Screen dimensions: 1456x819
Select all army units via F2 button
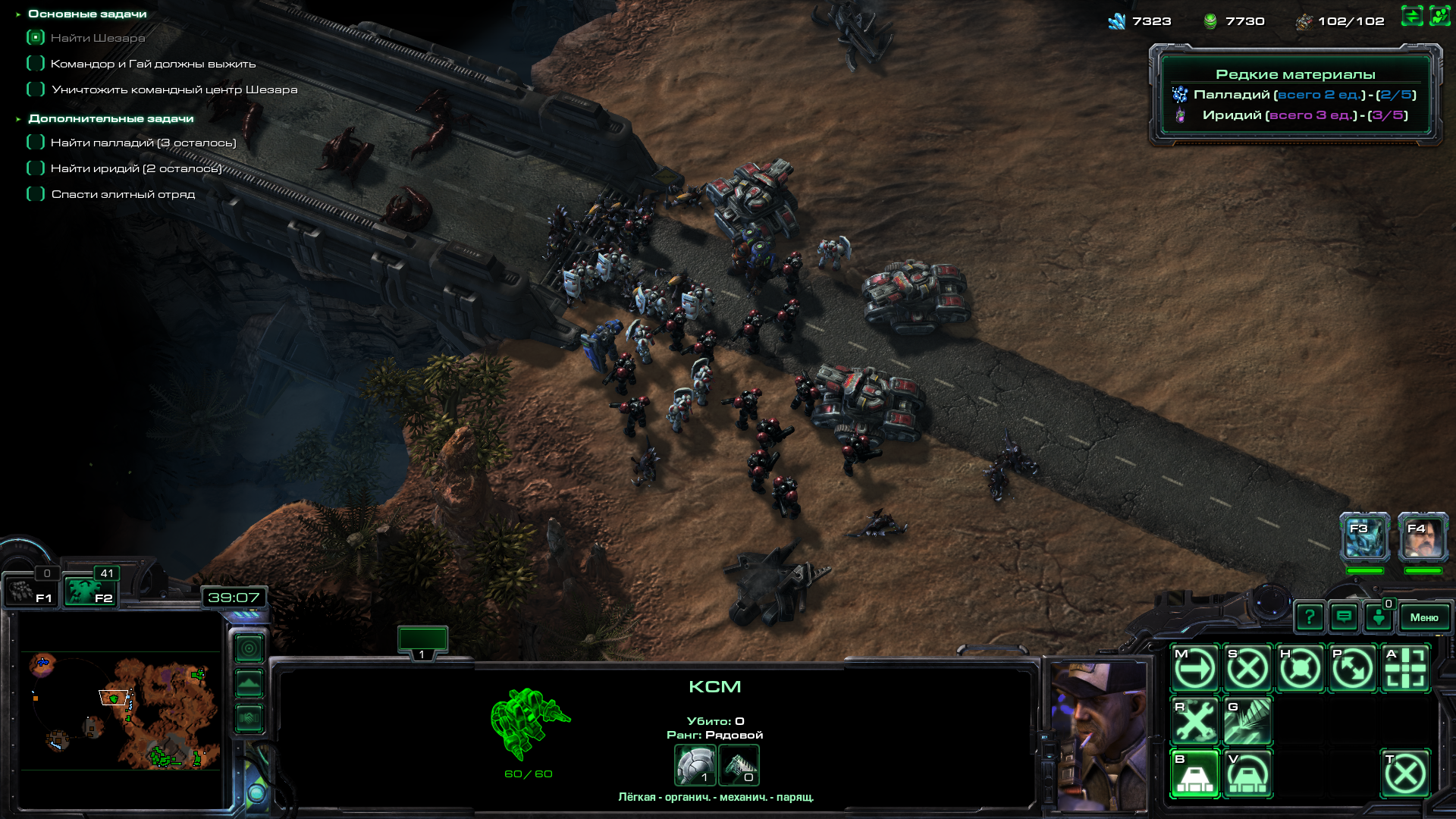(x=89, y=591)
